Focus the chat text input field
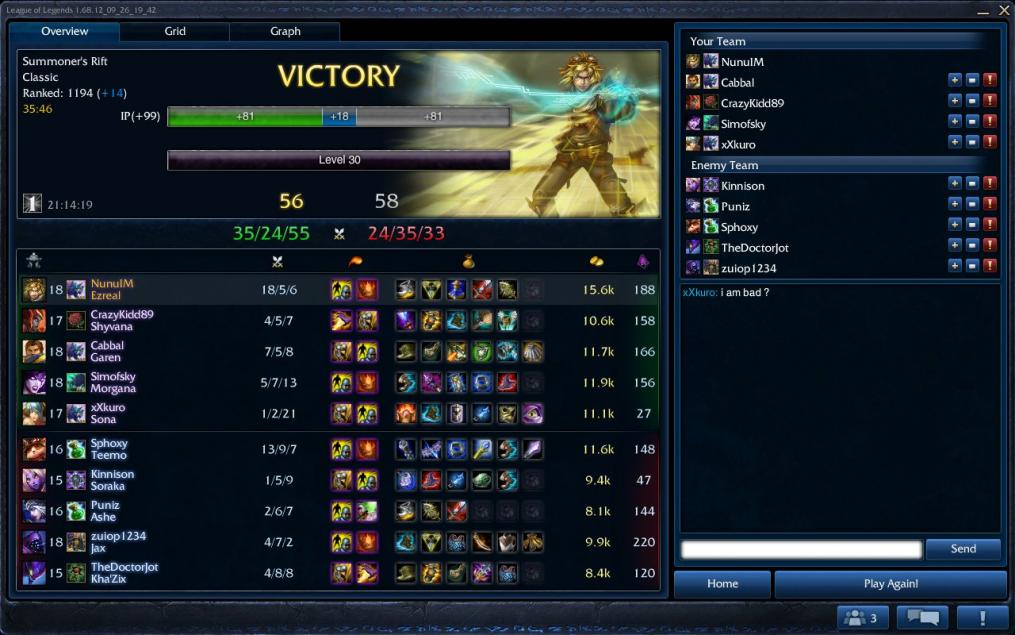The width and height of the screenshot is (1015, 635). [x=800, y=549]
